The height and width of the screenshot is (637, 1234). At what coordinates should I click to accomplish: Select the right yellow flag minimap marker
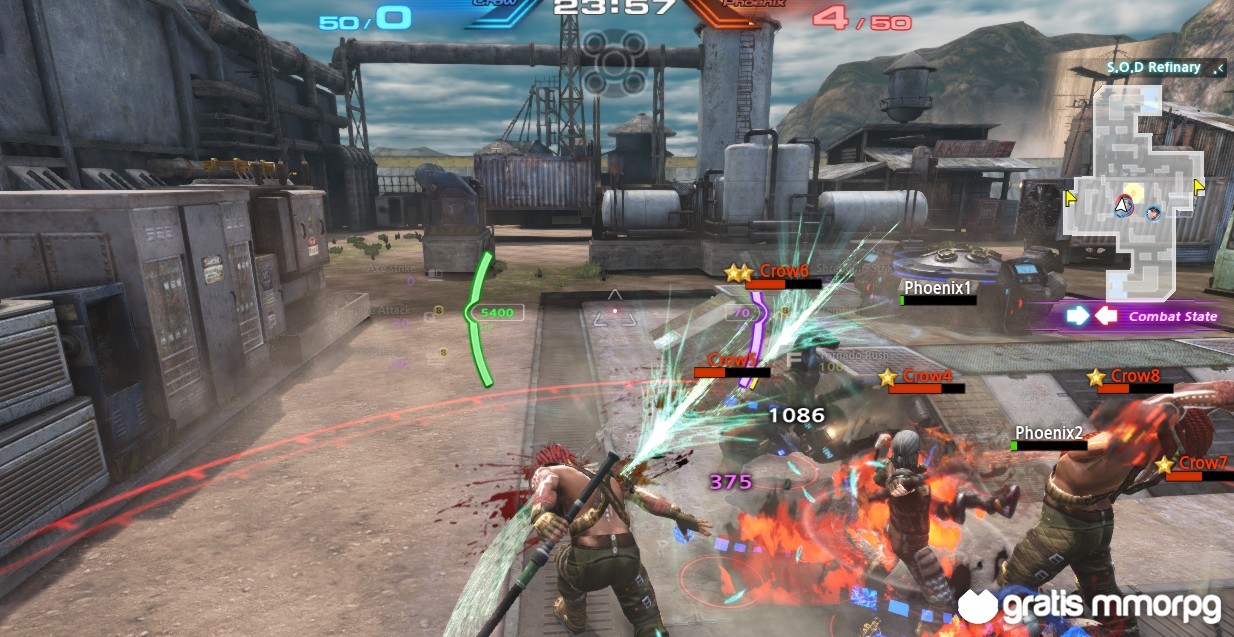pos(1199,186)
